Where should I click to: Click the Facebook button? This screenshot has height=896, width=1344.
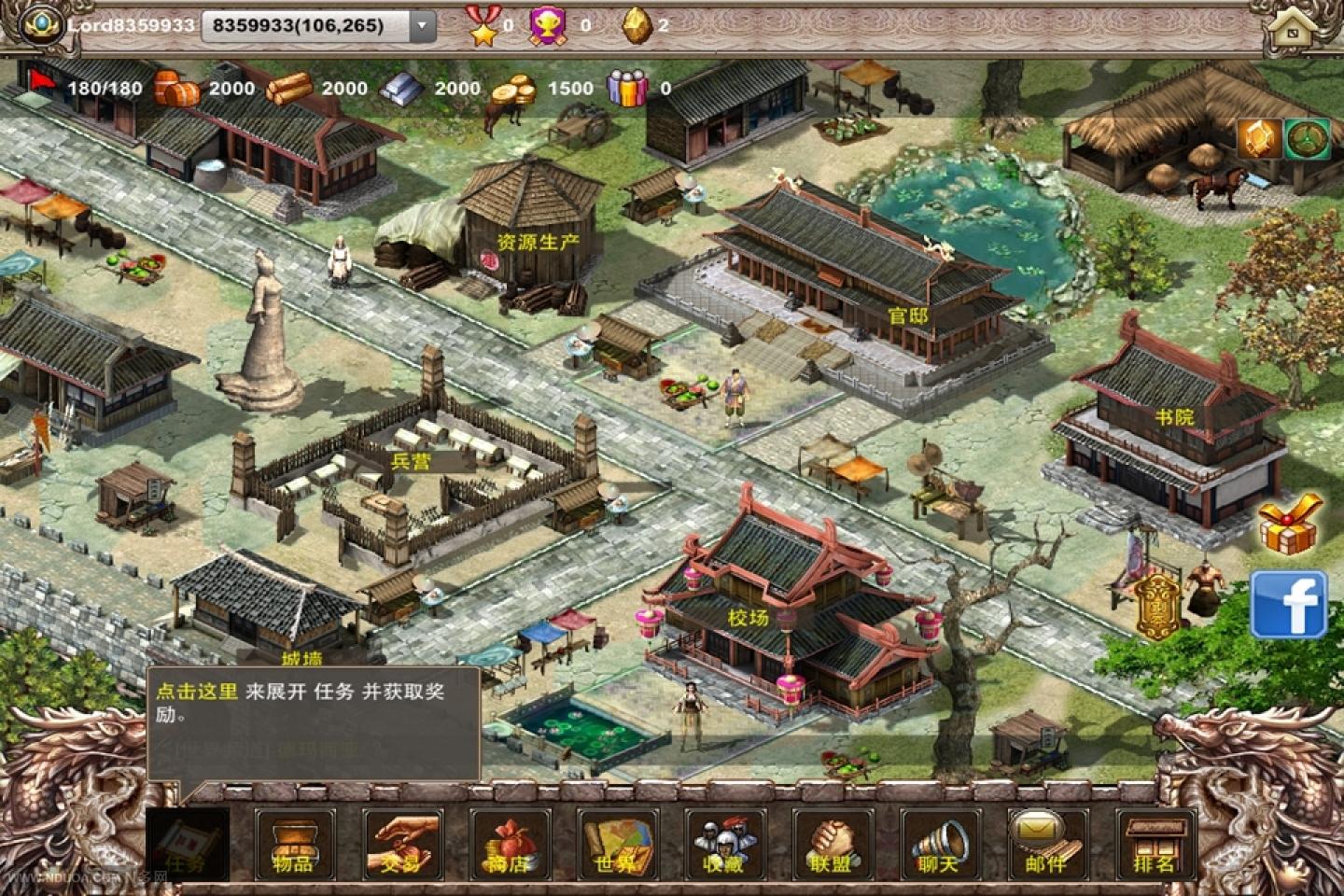click(1289, 605)
